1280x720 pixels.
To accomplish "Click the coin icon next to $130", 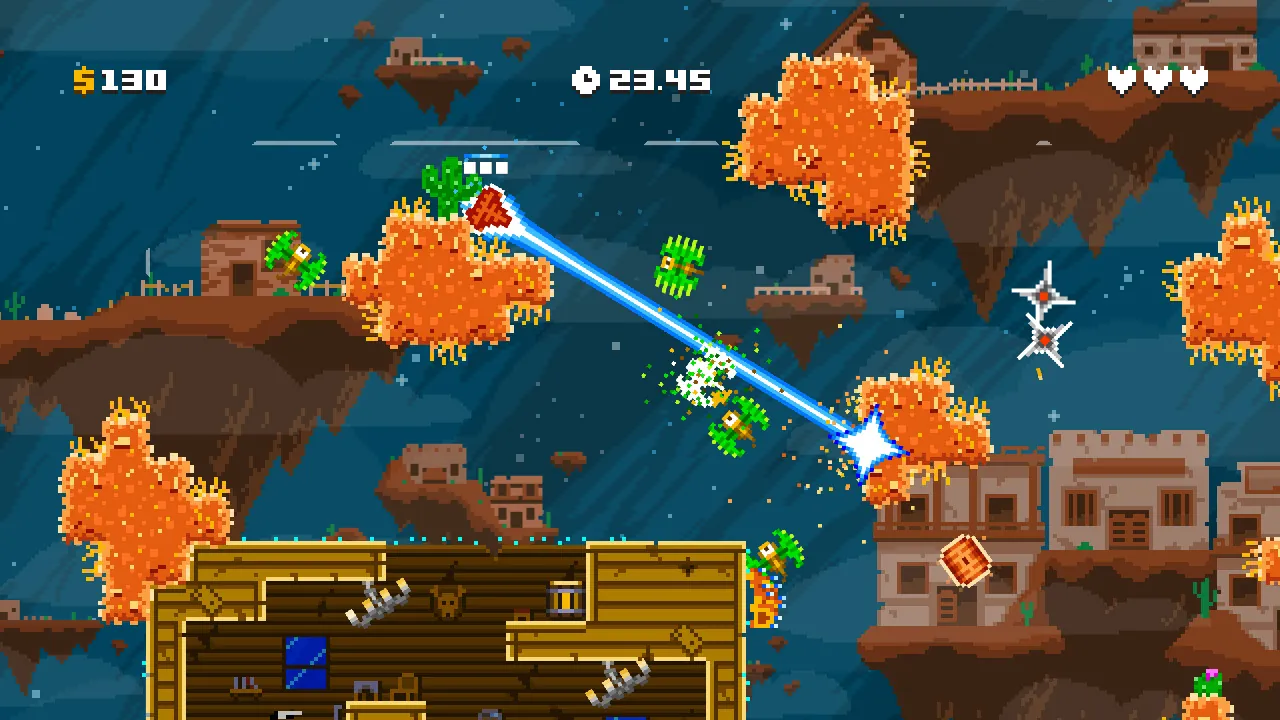I will coord(85,81).
